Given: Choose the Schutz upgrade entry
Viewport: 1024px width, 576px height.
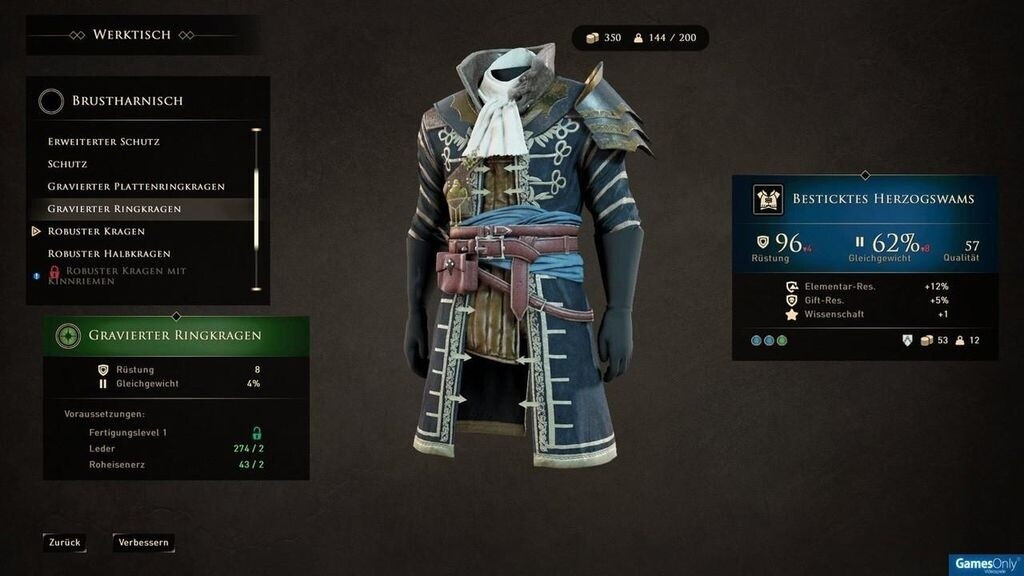Looking at the screenshot, I should point(68,164).
